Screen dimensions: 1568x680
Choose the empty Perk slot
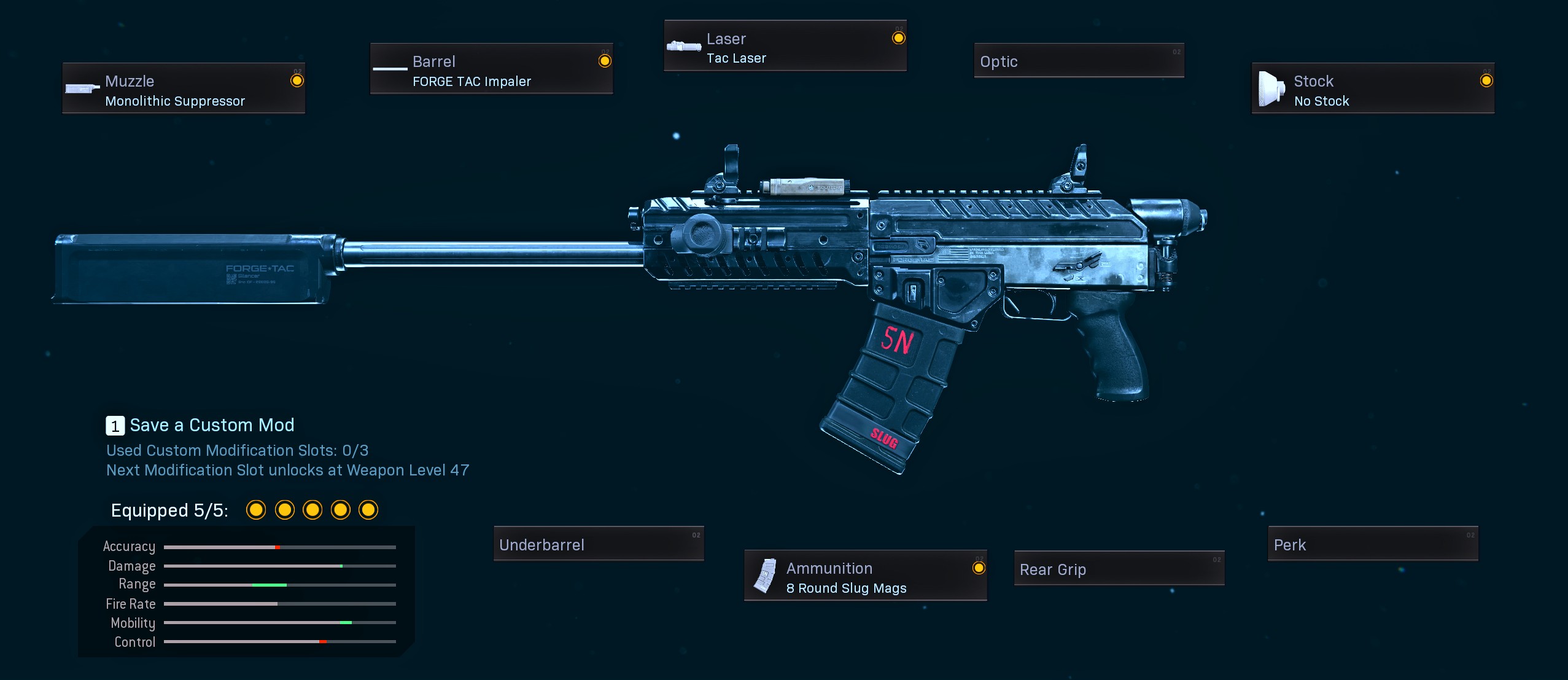point(1373,544)
